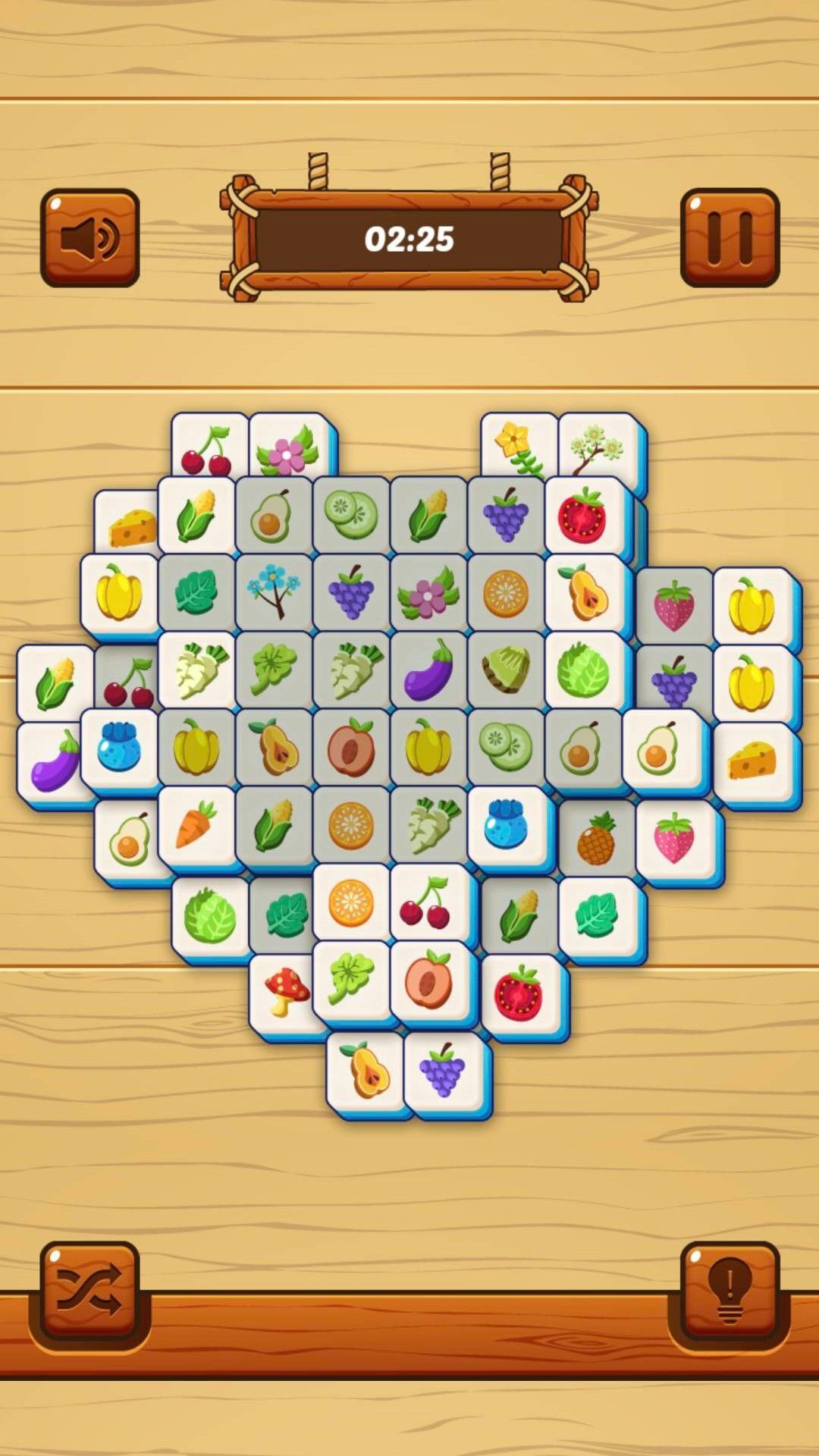This screenshot has height=1456, width=819.
Task: Use the lightbulb hint button
Action: click(730, 1291)
